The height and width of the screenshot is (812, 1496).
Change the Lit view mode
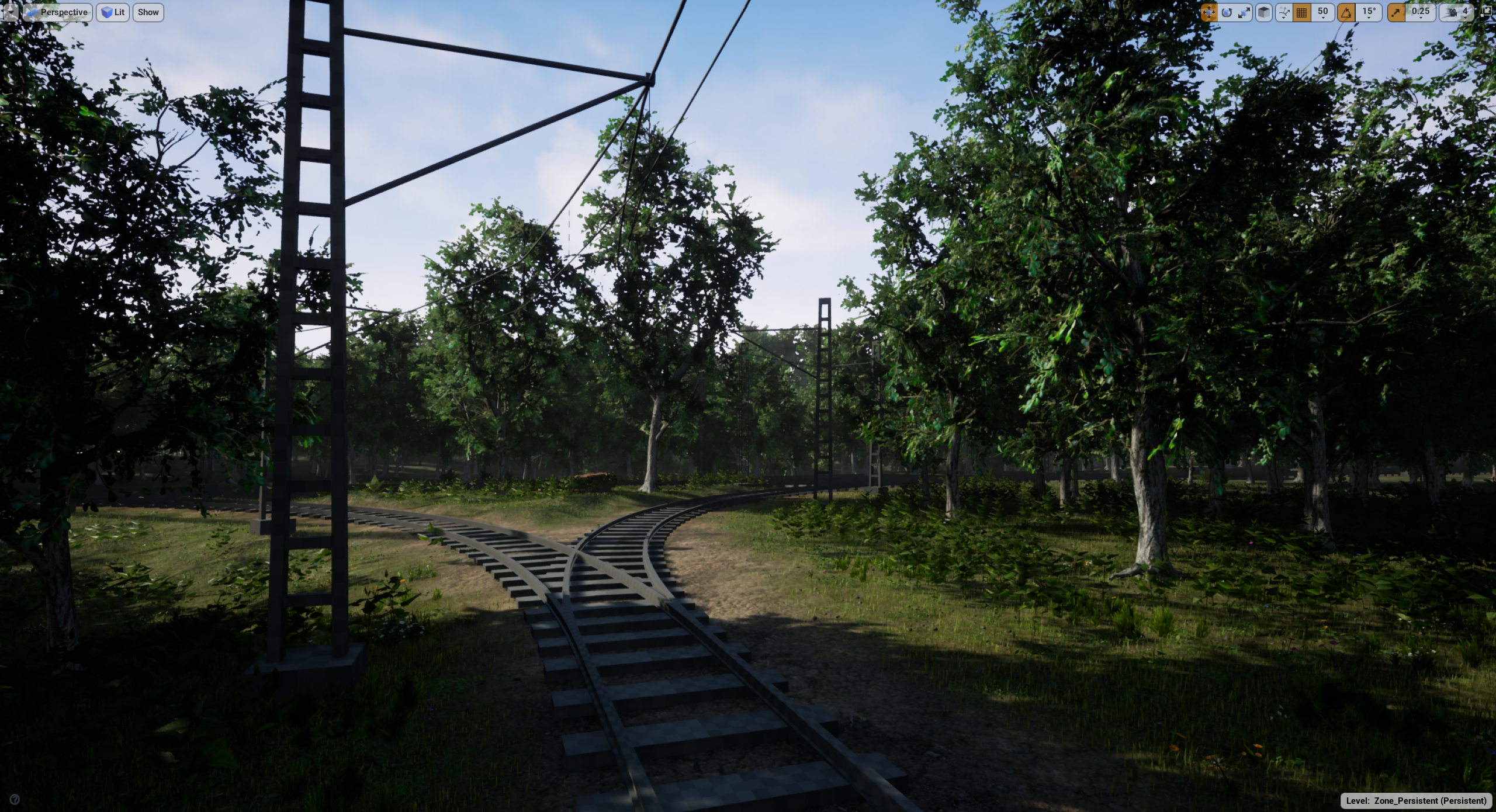(x=113, y=12)
